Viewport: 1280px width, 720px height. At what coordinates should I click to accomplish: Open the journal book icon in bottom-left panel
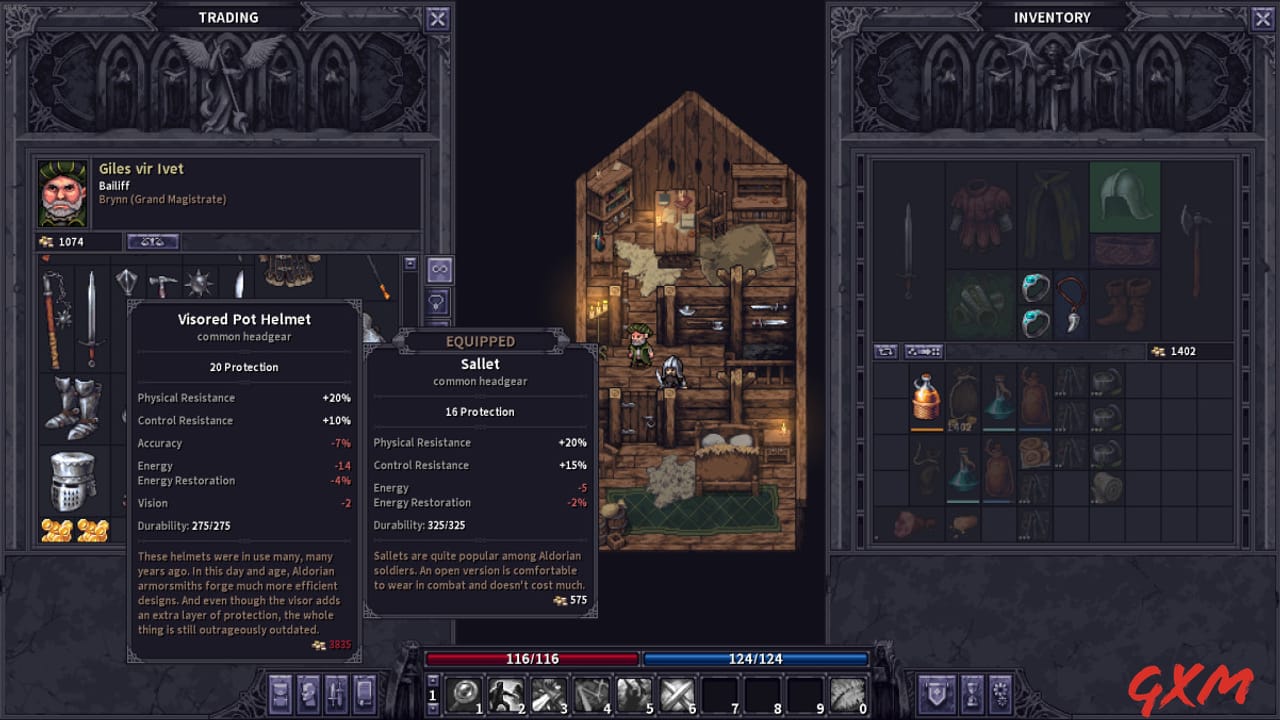[x=362, y=693]
